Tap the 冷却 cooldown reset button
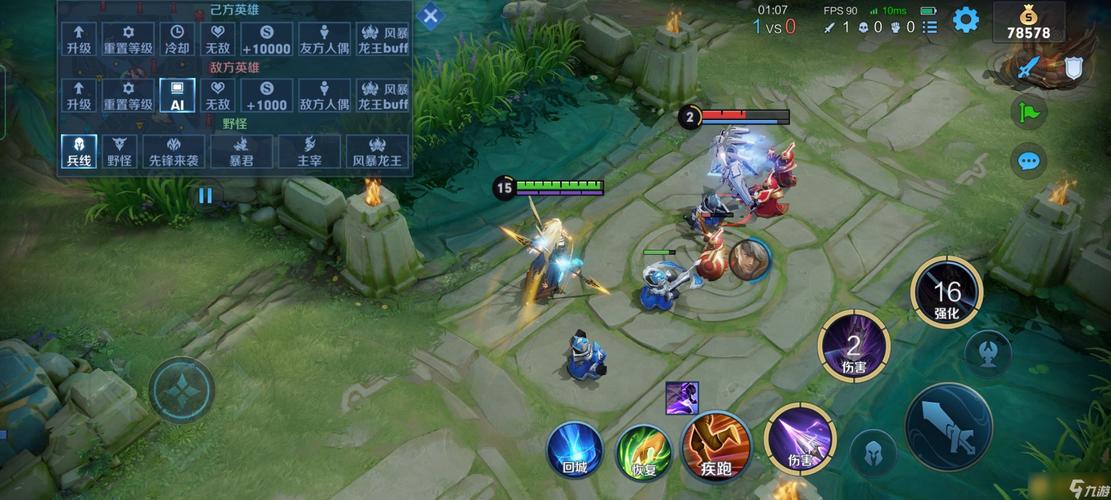1111x500 pixels. coord(177,40)
